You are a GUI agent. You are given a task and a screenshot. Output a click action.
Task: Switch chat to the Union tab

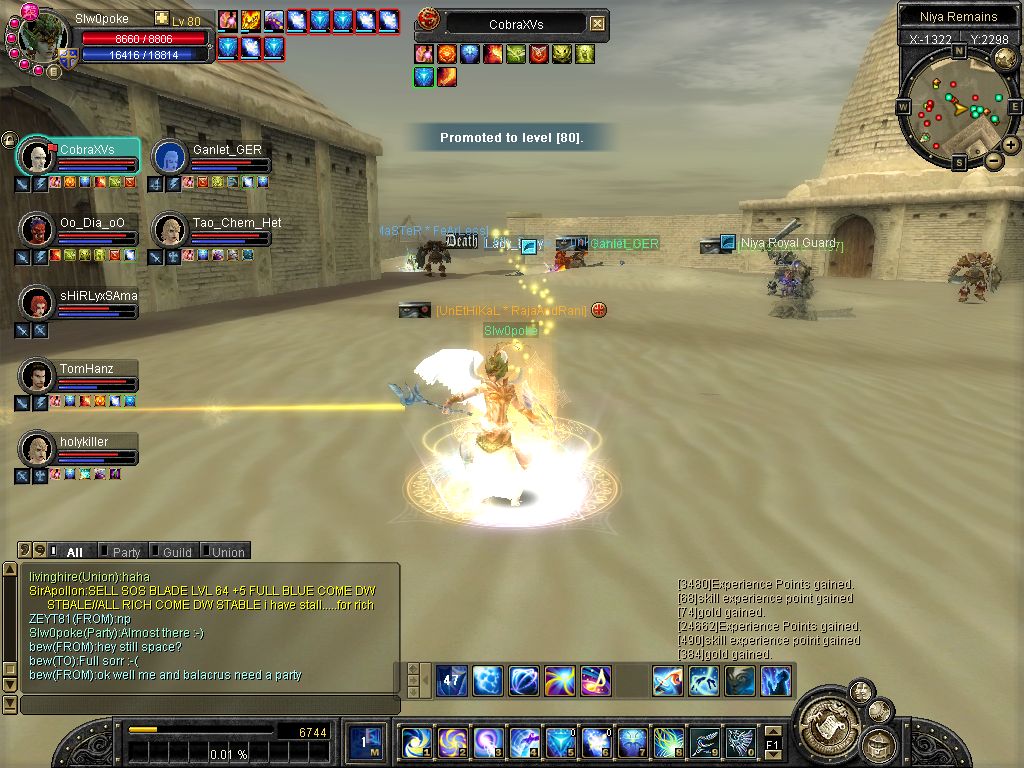tap(226, 551)
